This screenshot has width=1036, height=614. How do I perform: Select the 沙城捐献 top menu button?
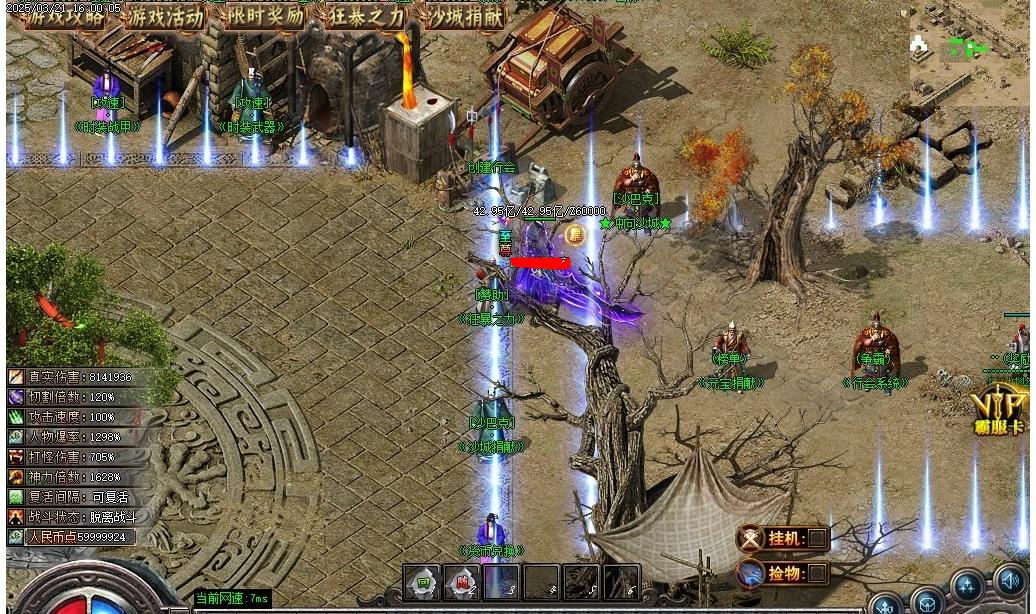point(465,16)
